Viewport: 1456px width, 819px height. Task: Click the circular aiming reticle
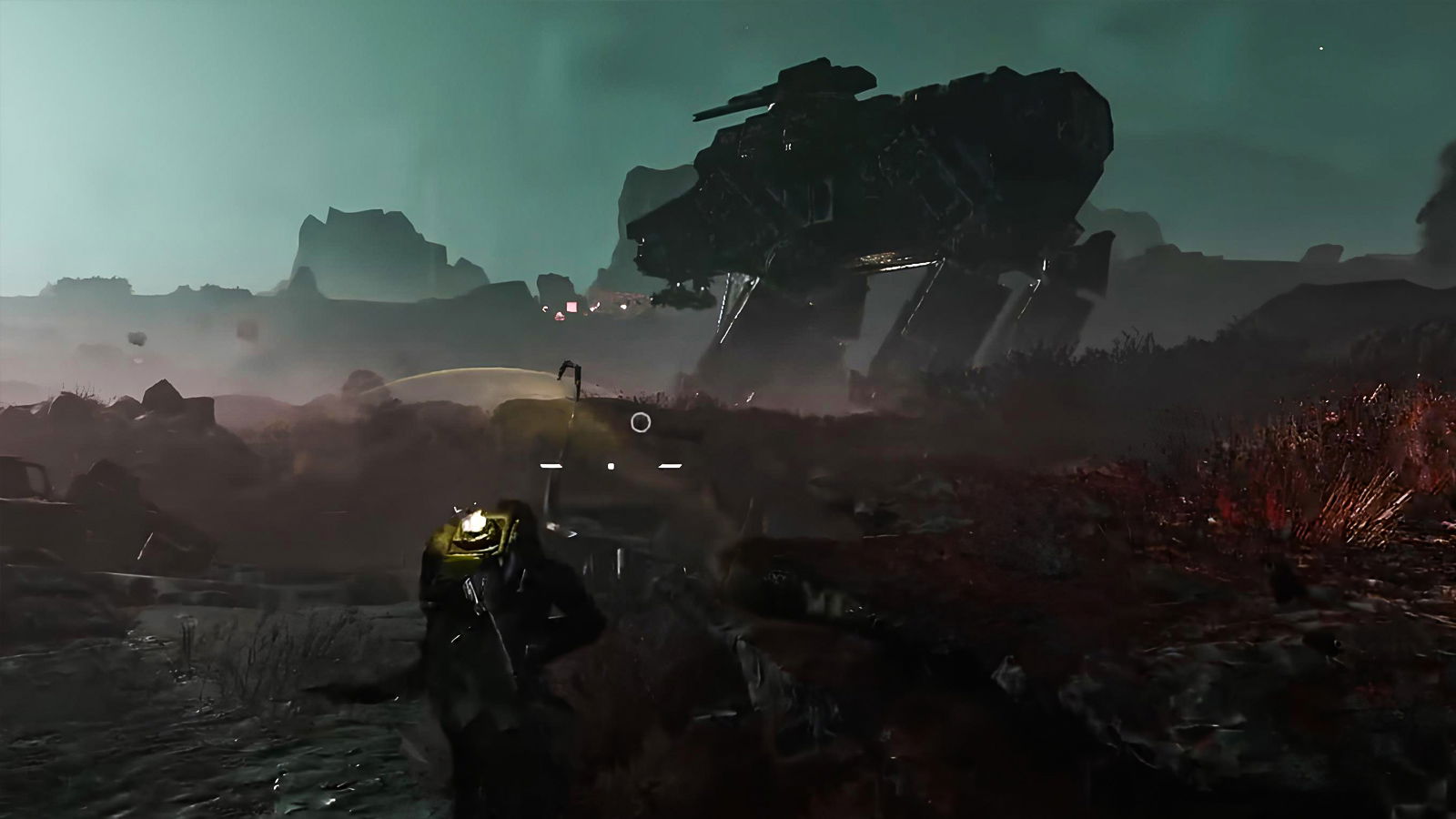click(x=640, y=421)
